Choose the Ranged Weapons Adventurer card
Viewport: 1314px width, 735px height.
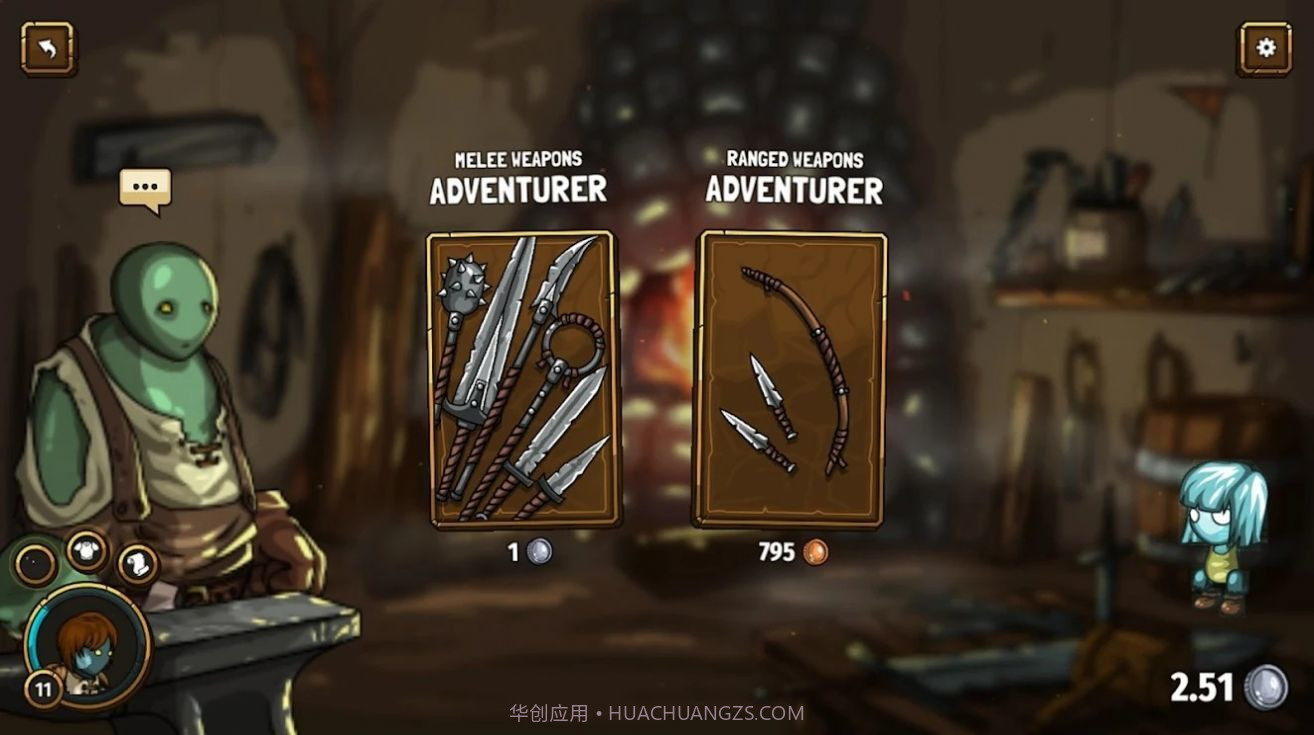click(x=793, y=379)
